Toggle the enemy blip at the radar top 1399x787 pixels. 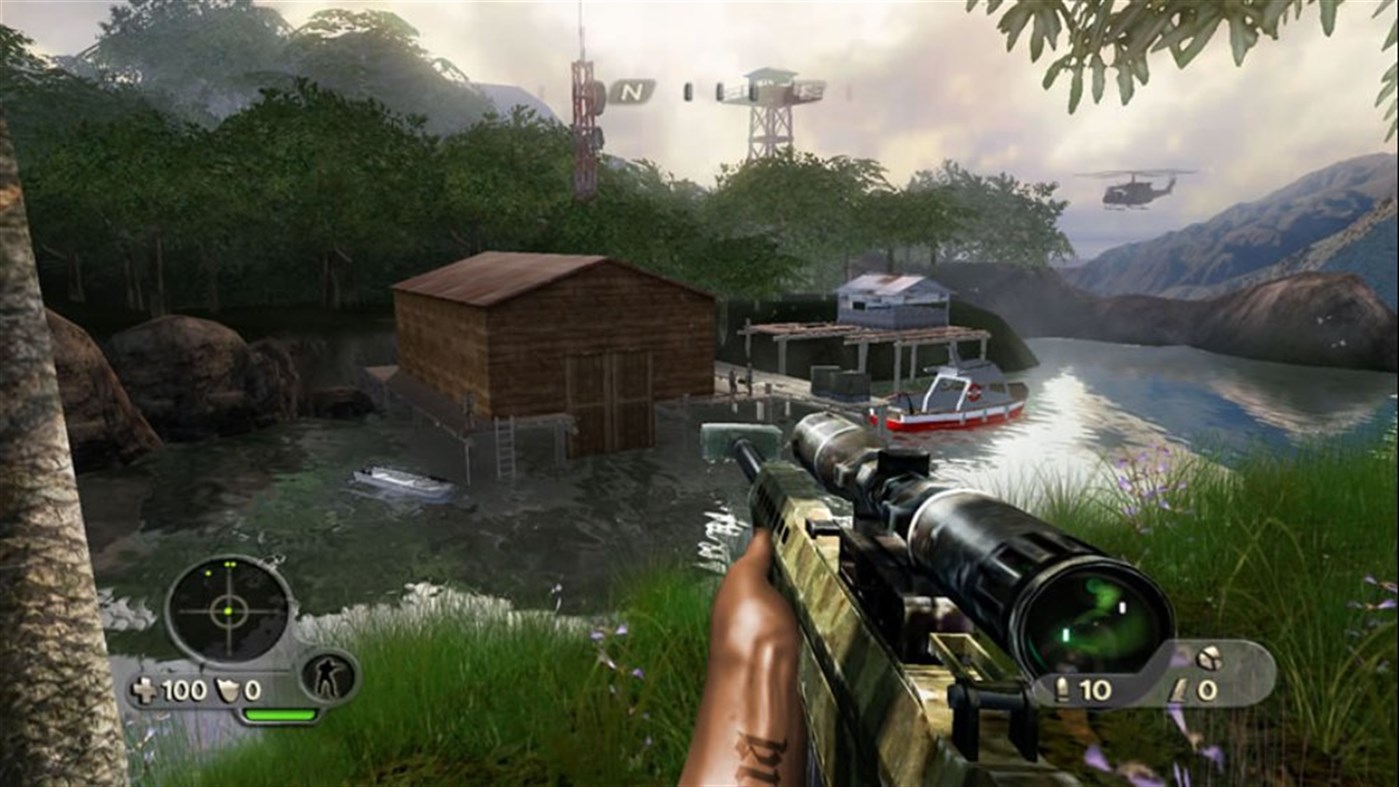(x=229, y=563)
